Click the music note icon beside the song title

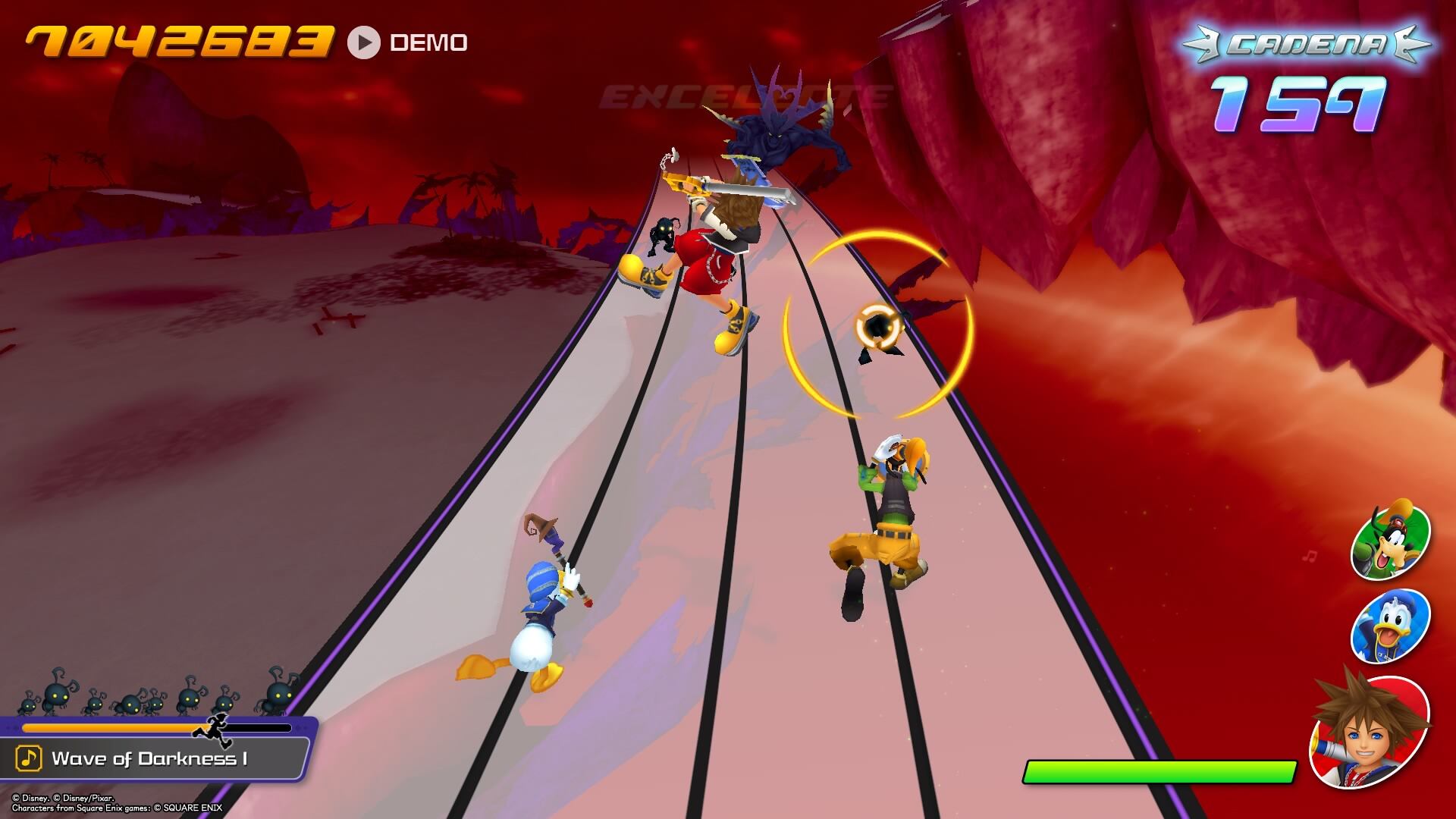(x=29, y=758)
